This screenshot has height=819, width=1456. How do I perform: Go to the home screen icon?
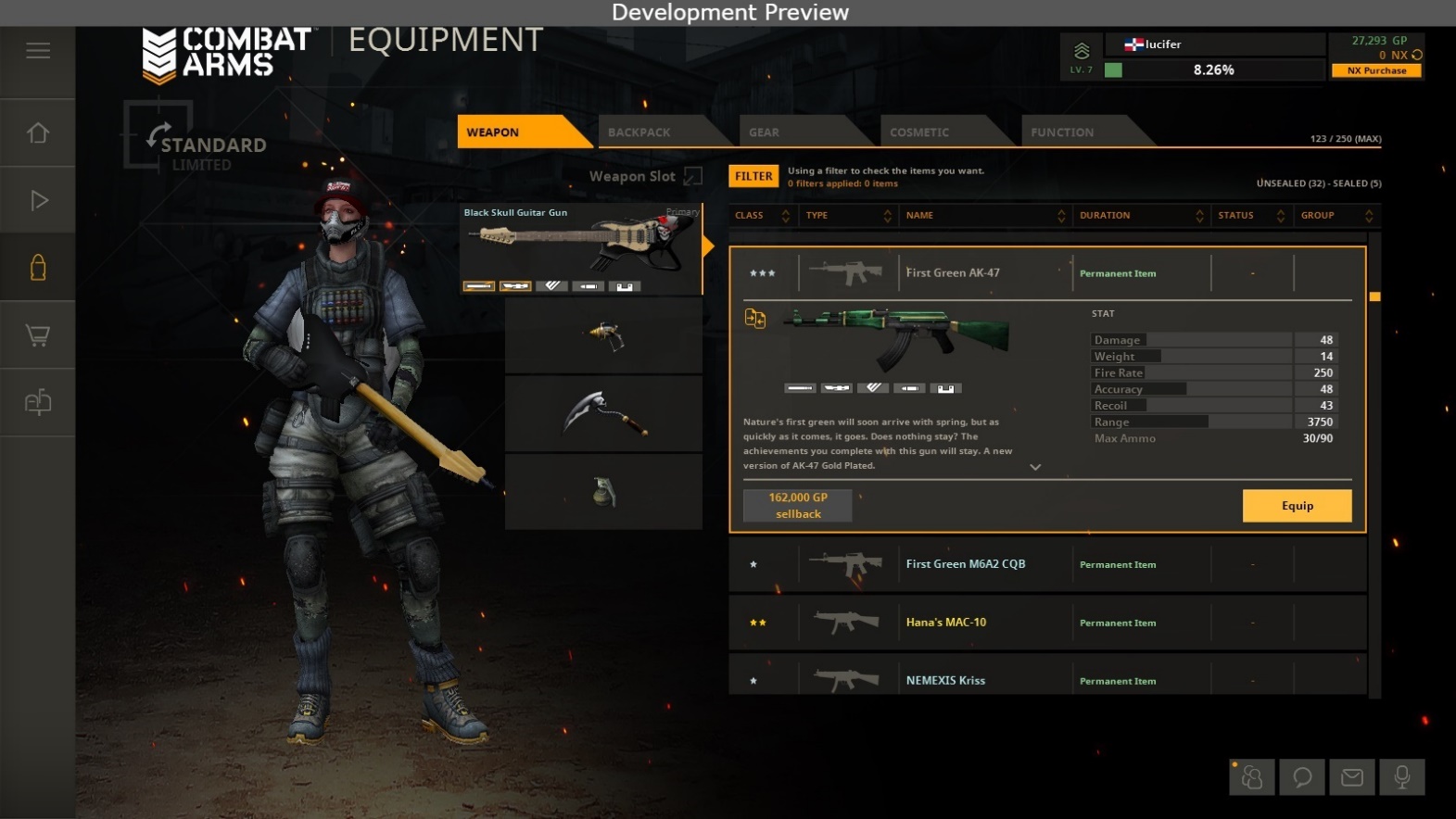click(38, 133)
